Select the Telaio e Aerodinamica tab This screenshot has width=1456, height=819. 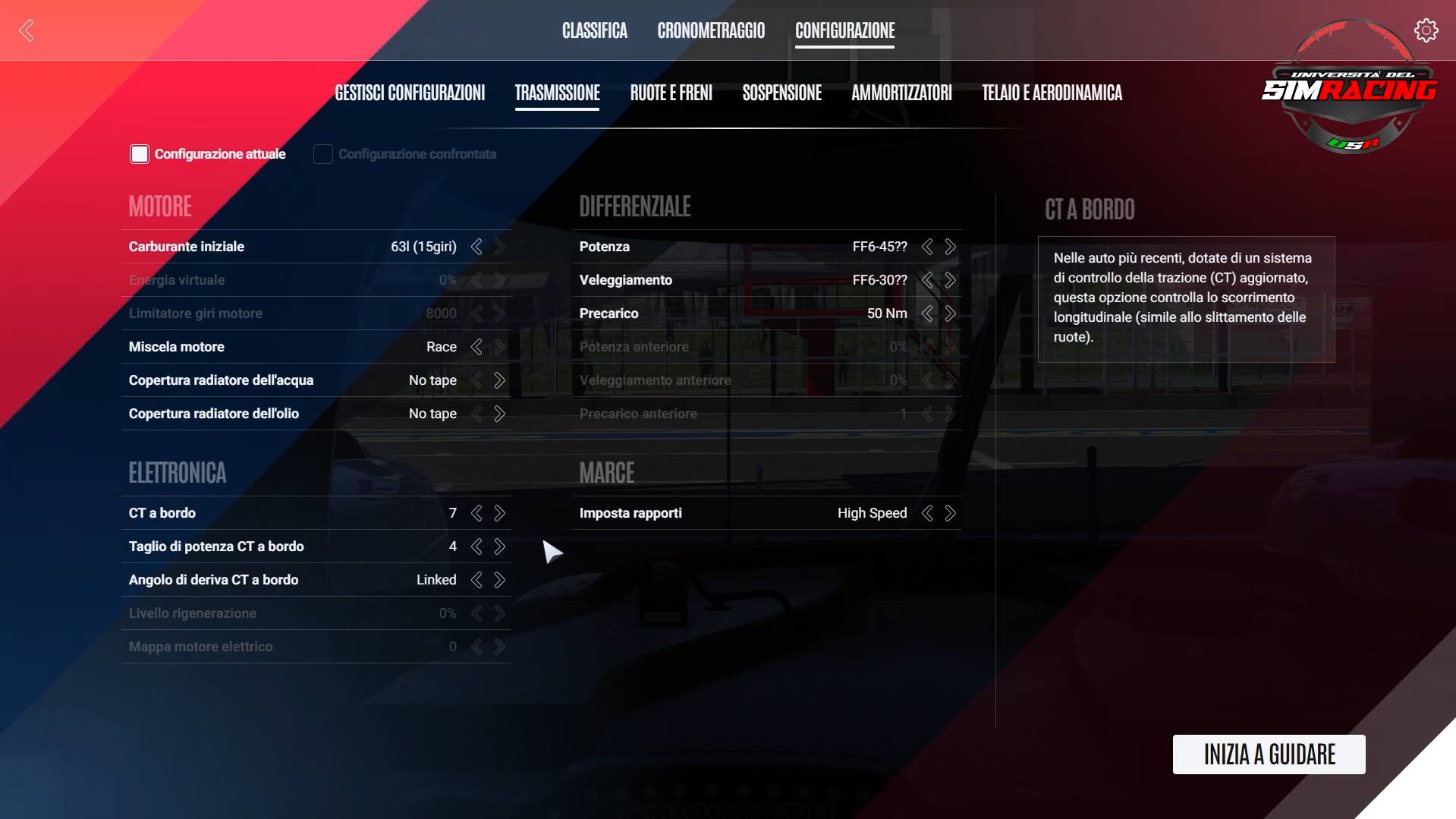(1052, 93)
